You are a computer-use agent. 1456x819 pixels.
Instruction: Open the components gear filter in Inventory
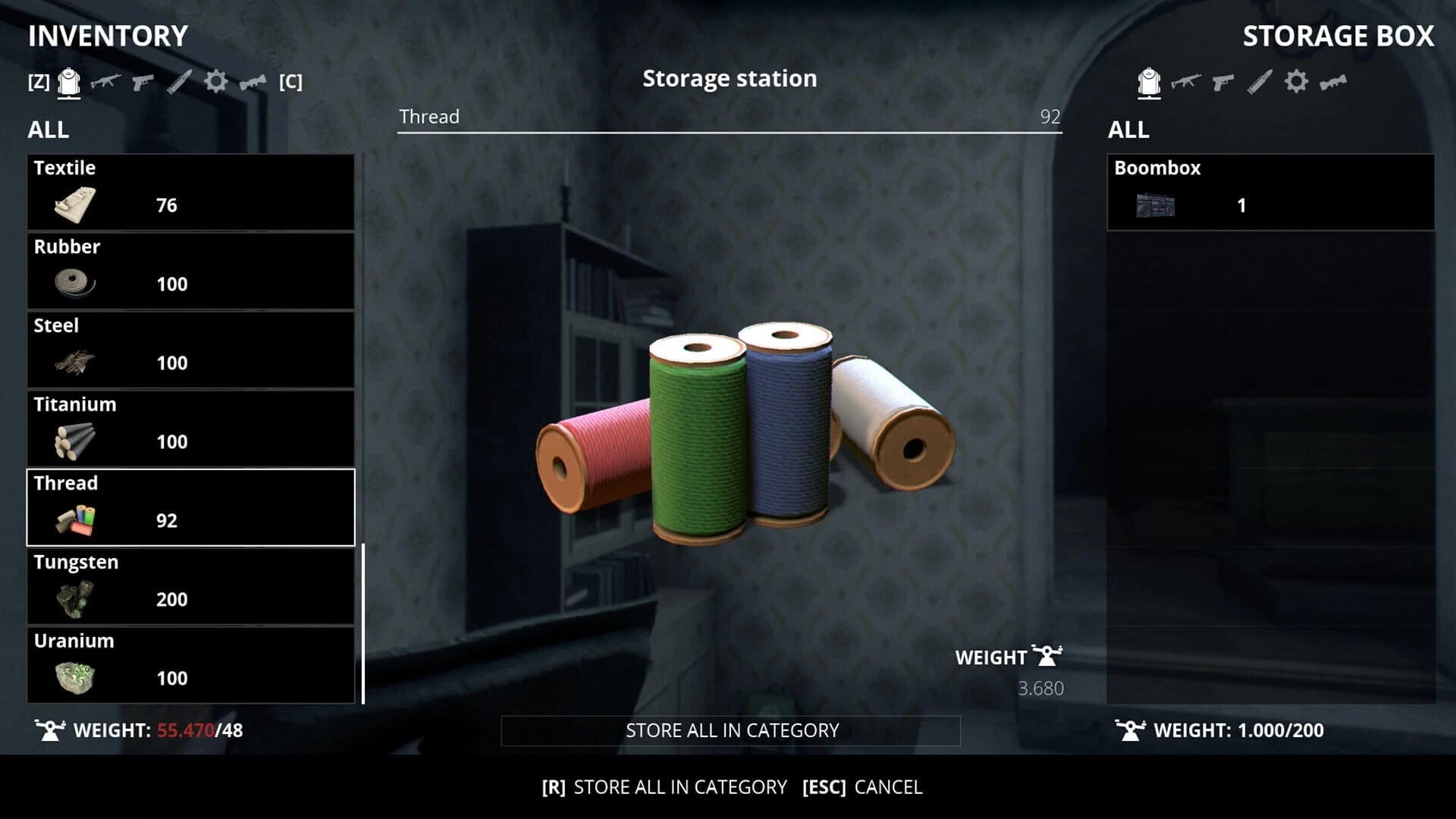216,83
